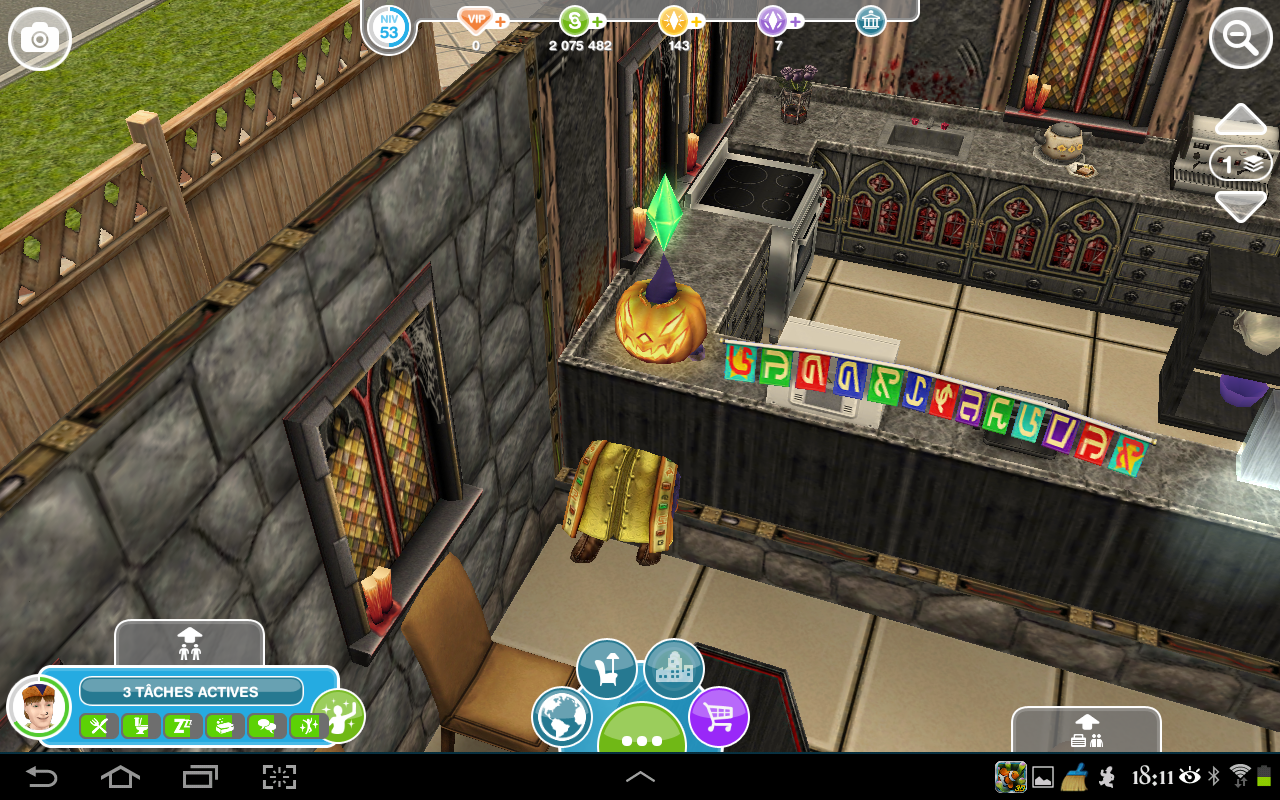The image size is (1280, 800).
Task: Go up one floor with arrow
Action: [x=1240, y=121]
